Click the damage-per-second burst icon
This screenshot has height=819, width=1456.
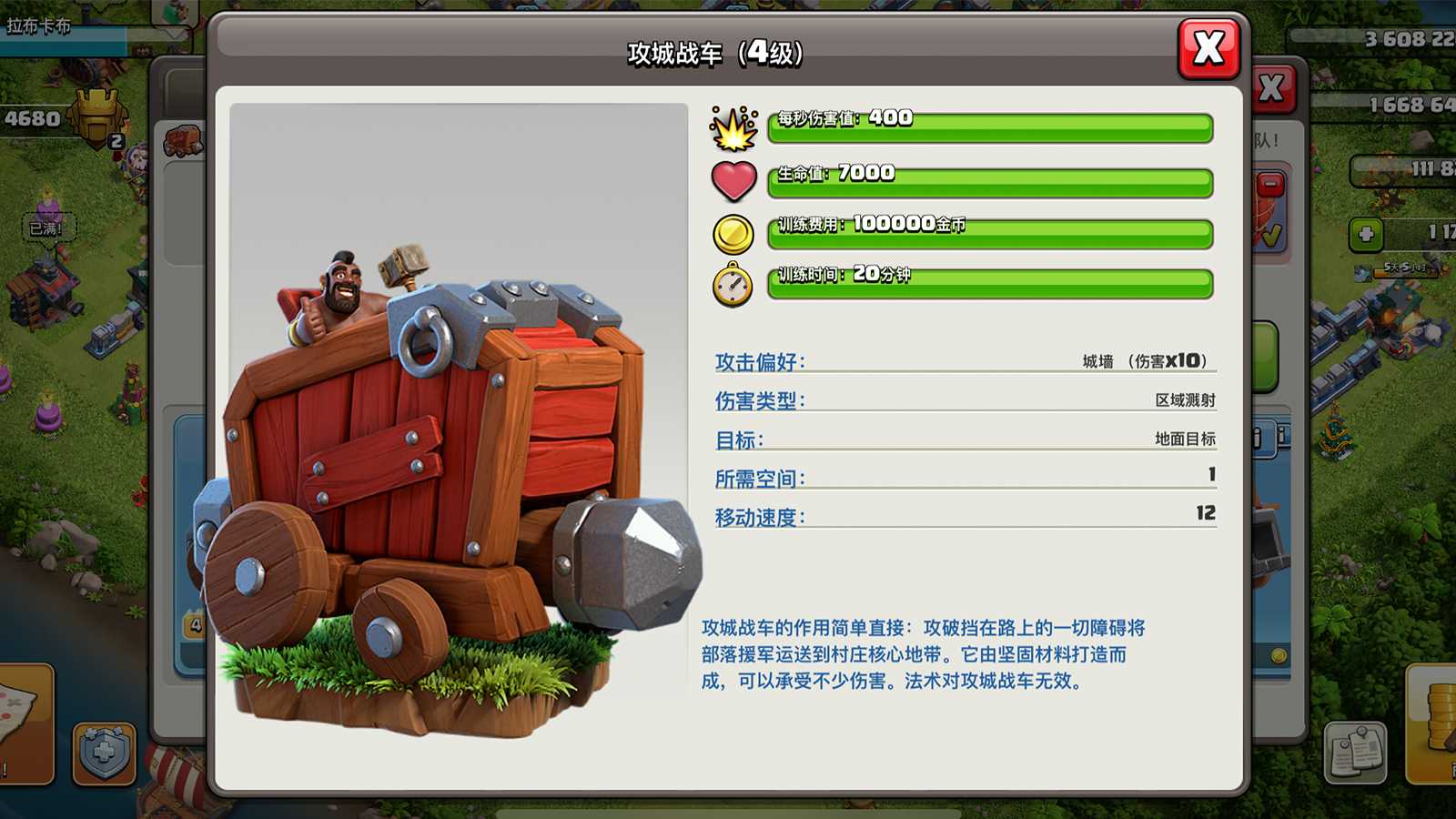(733, 127)
